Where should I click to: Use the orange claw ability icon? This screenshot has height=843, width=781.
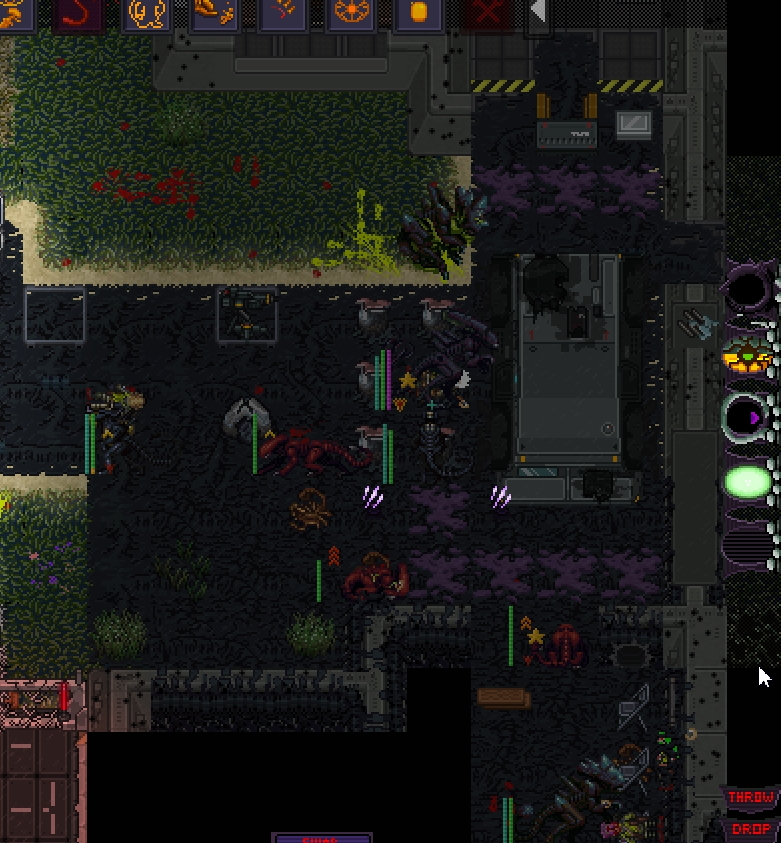coord(282,14)
